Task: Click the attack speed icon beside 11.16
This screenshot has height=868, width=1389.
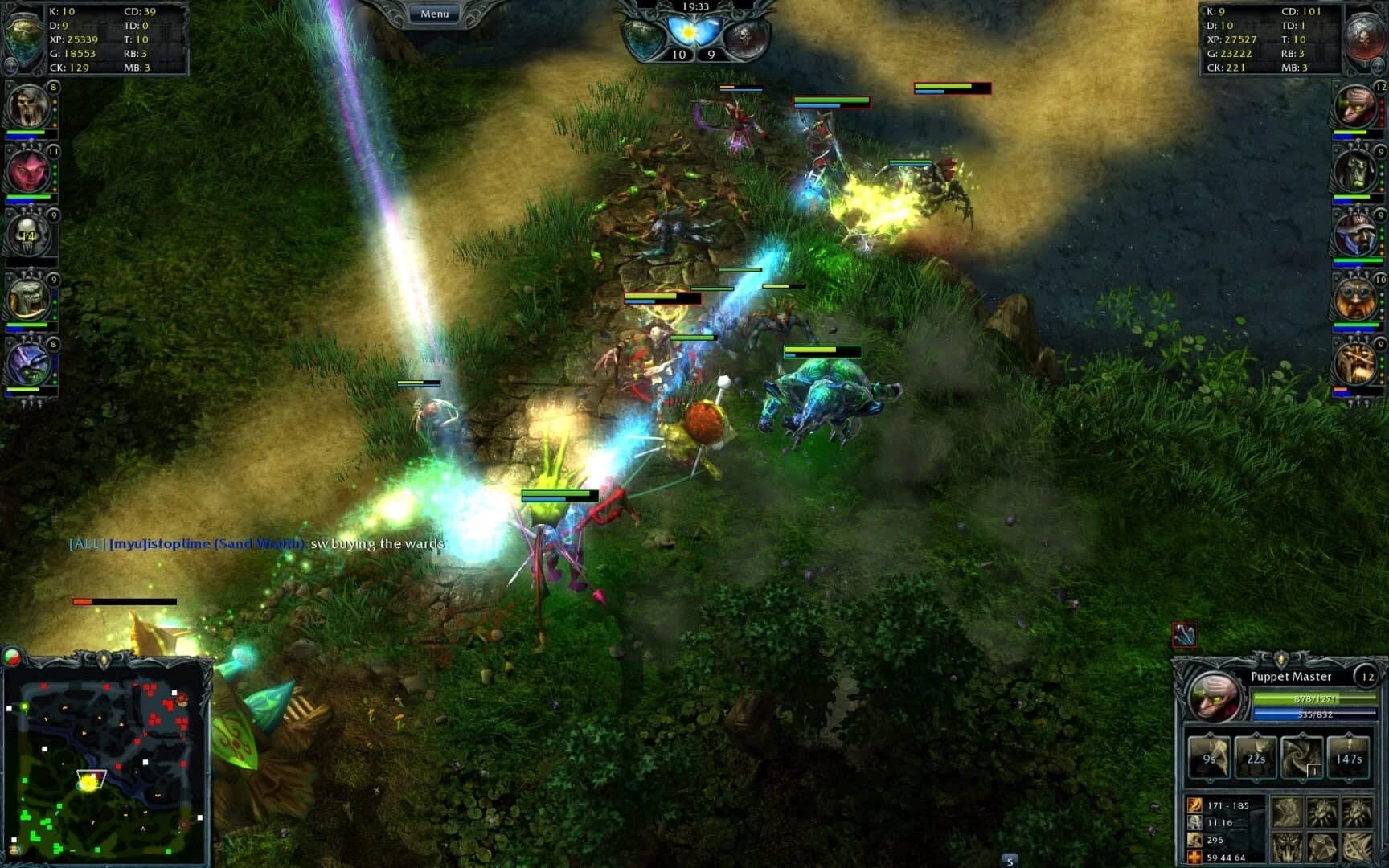Action: (1194, 822)
